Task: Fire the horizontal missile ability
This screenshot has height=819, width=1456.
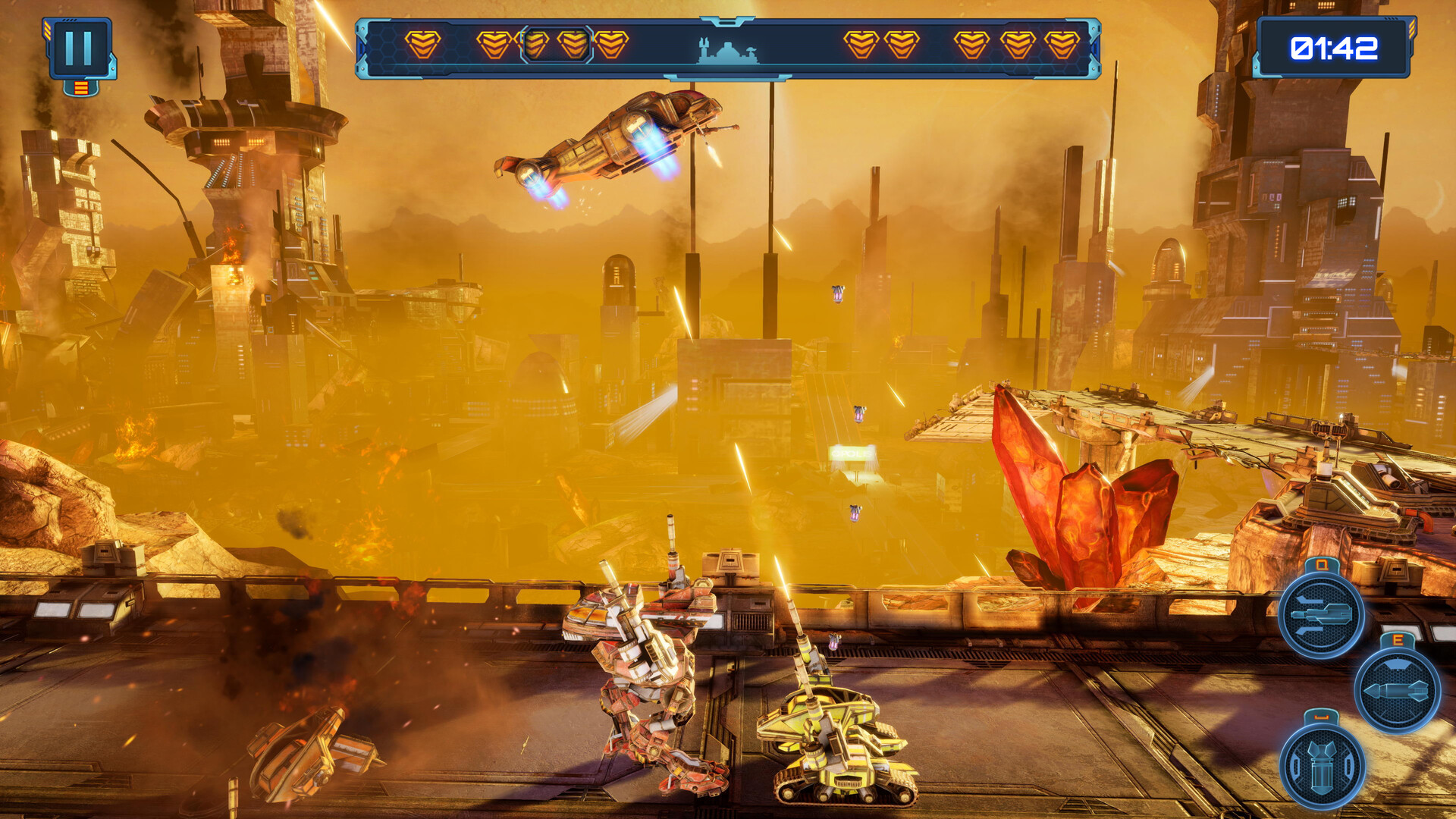Action: [1397, 690]
